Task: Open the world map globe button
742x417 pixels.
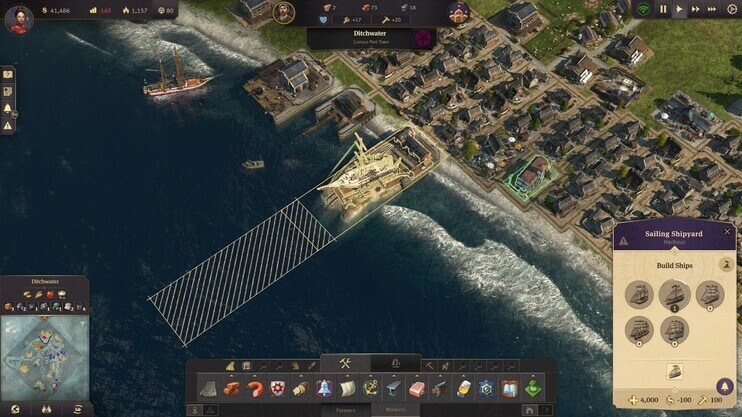Action: coord(15,409)
